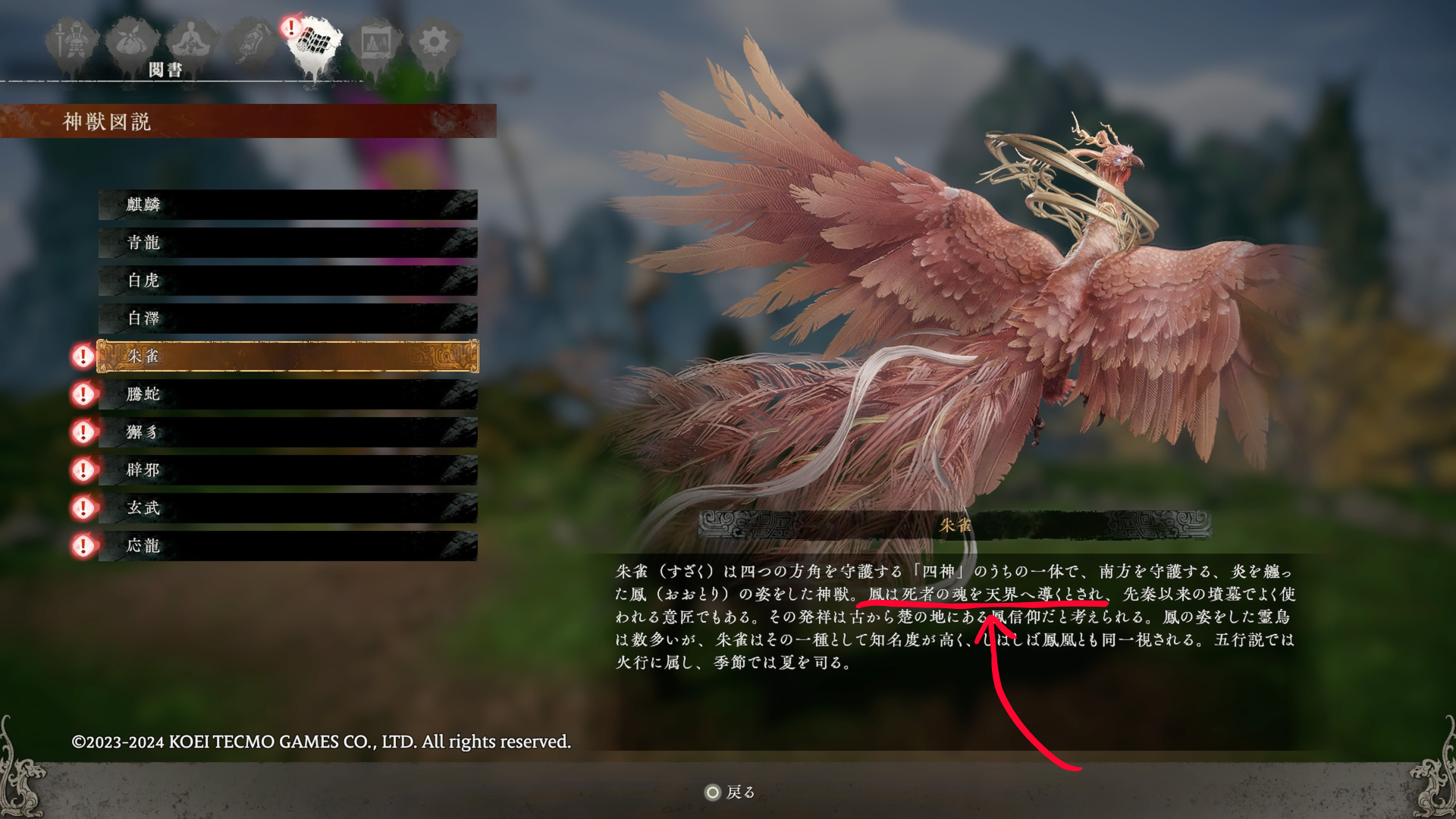Select the bamboo scroll documents tab
Screen dimensions: 1456x819
point(315,42)
